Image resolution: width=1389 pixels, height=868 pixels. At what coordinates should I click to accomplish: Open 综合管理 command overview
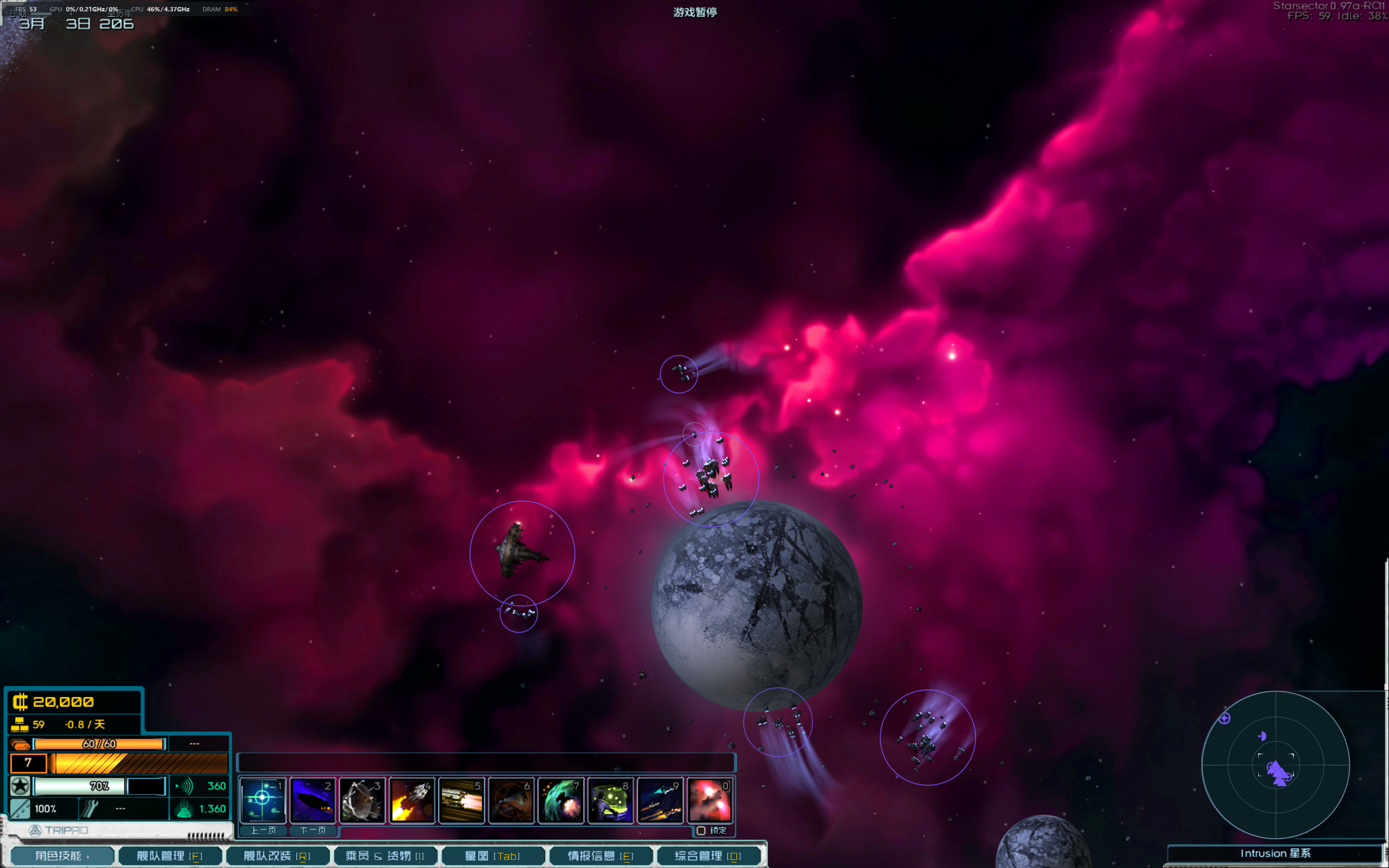pyautogui.click(x=708, y=856)
